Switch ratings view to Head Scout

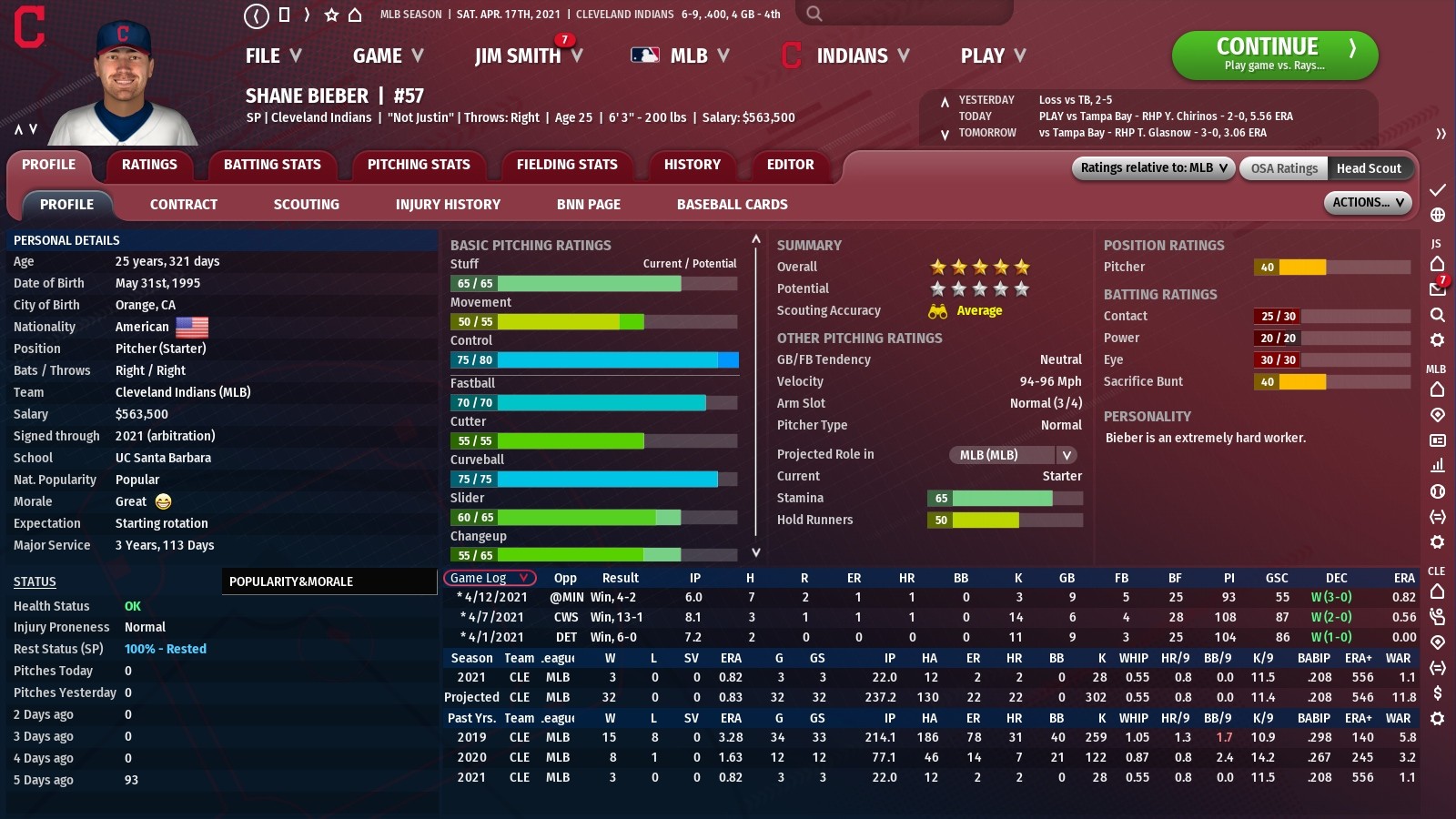pos(1370,168)
